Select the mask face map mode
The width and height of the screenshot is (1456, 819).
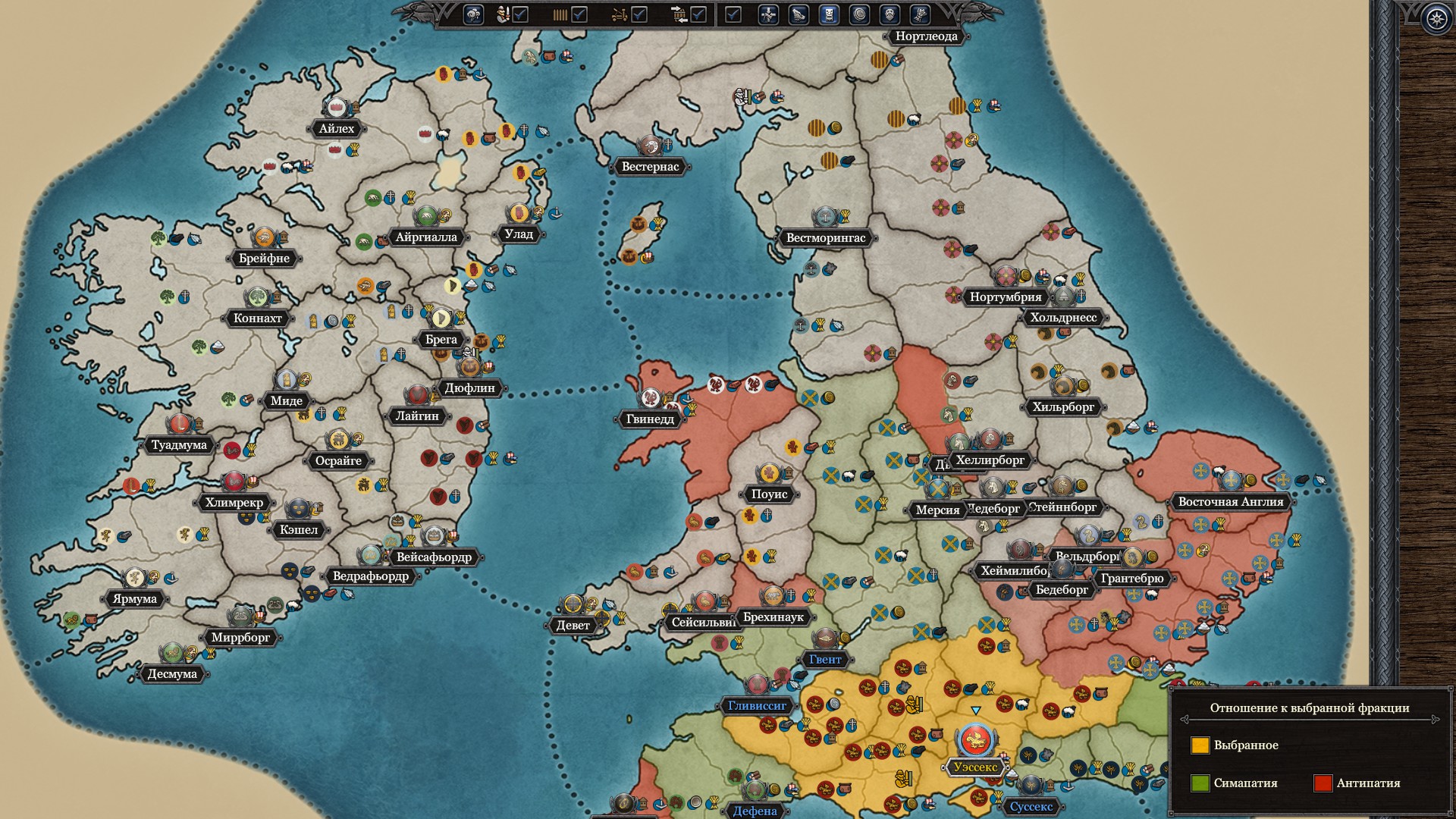pos(829,14)
